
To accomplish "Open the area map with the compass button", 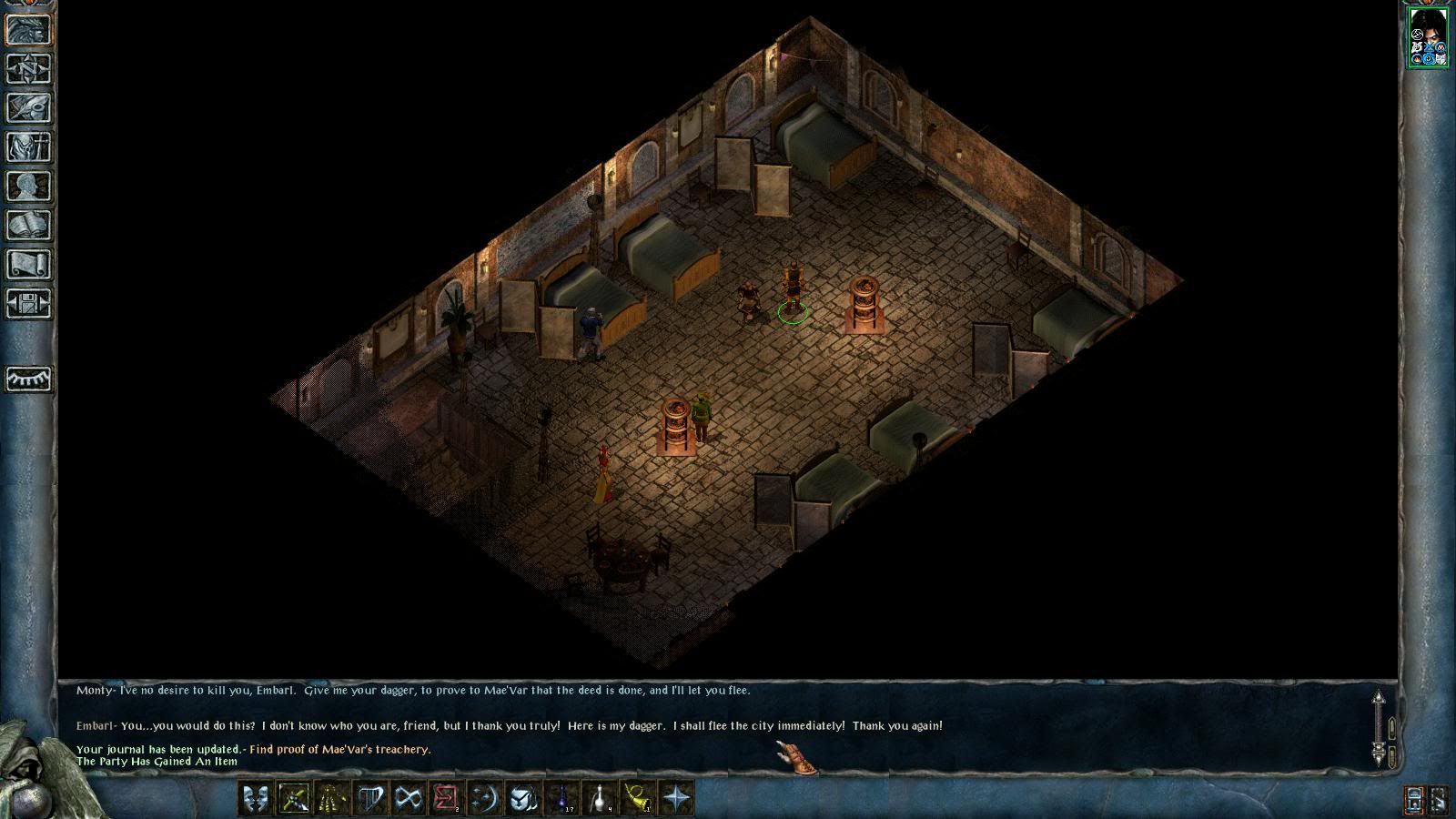I will (x=29, y=68).
